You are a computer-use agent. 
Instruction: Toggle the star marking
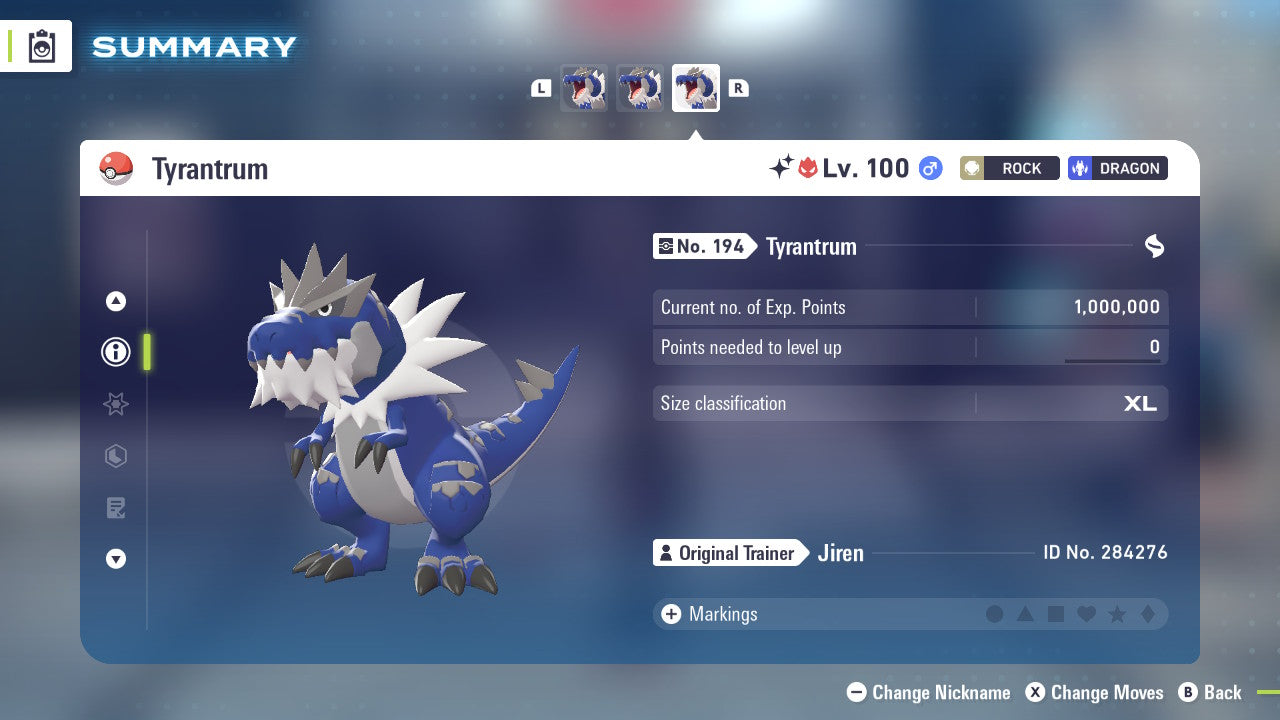pyautogui.click(x=1115, y=614)
